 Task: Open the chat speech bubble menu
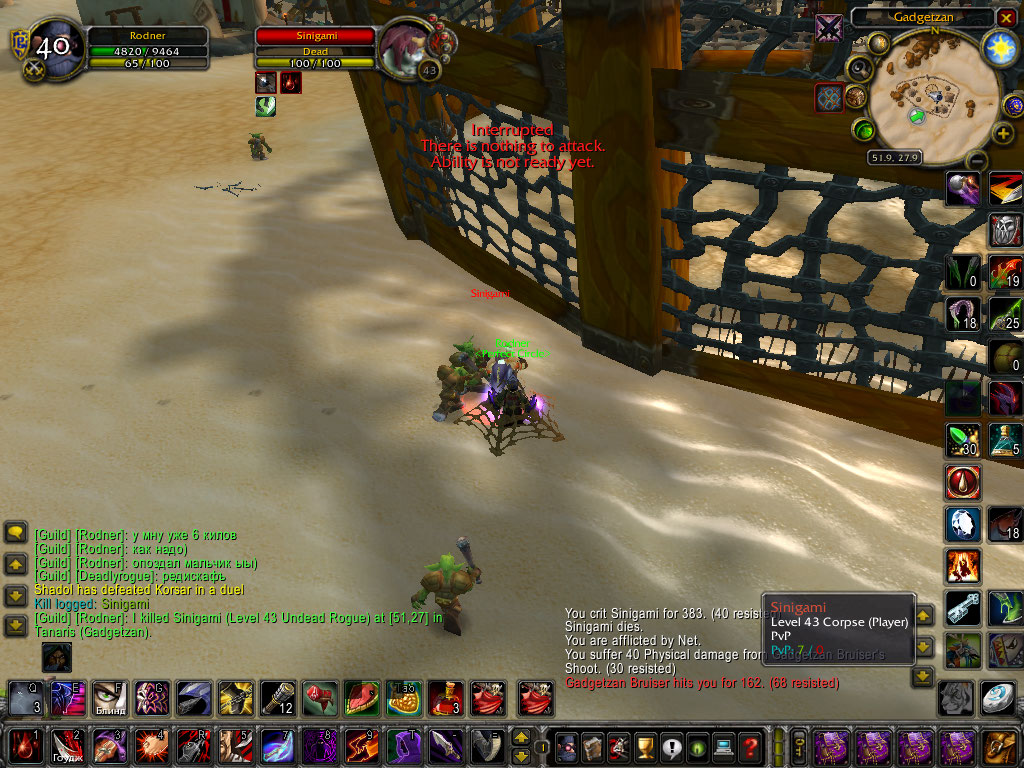coord(15,533)
